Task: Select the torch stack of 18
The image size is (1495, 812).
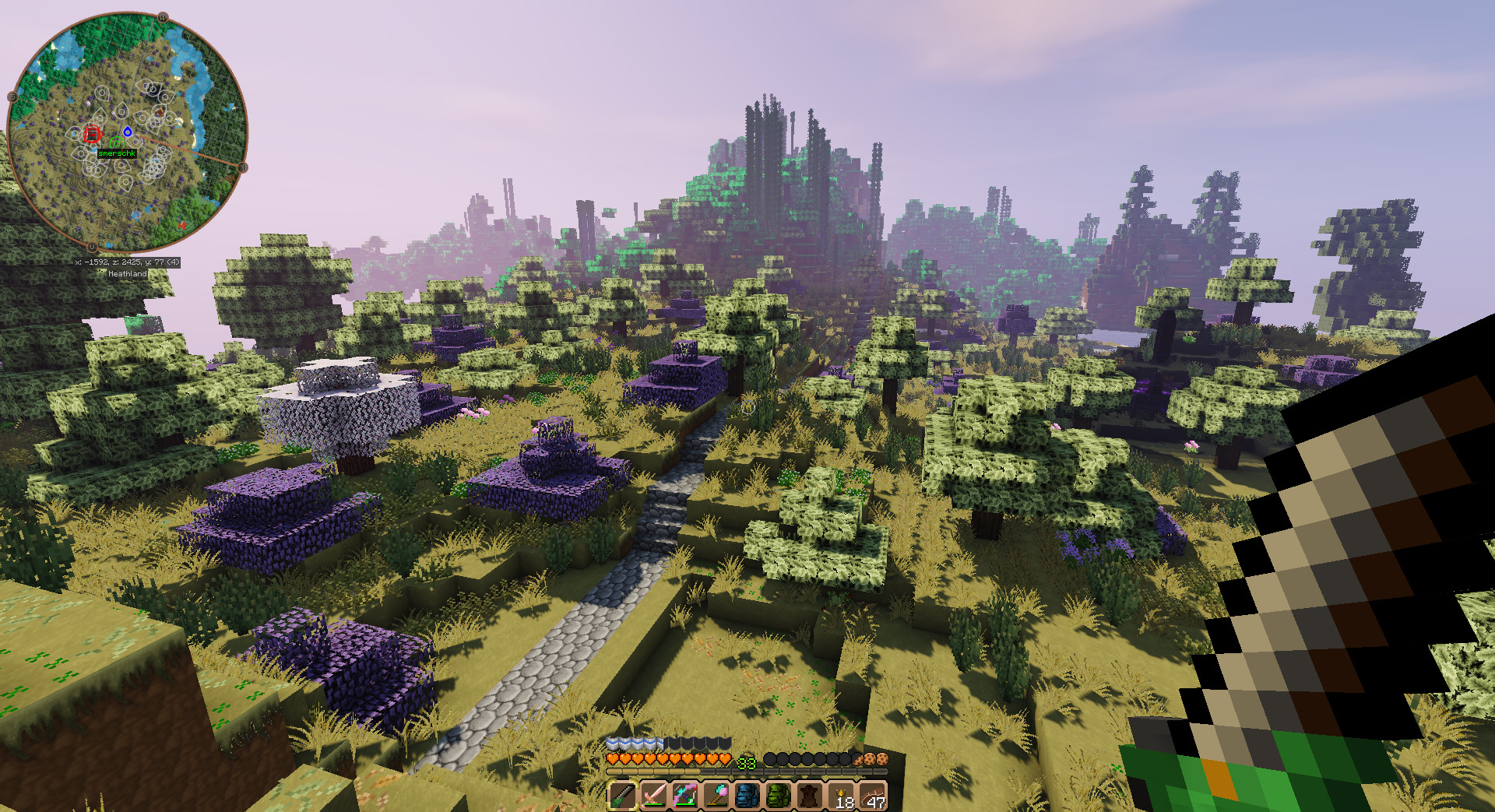Action: click(x=841, y=796)
